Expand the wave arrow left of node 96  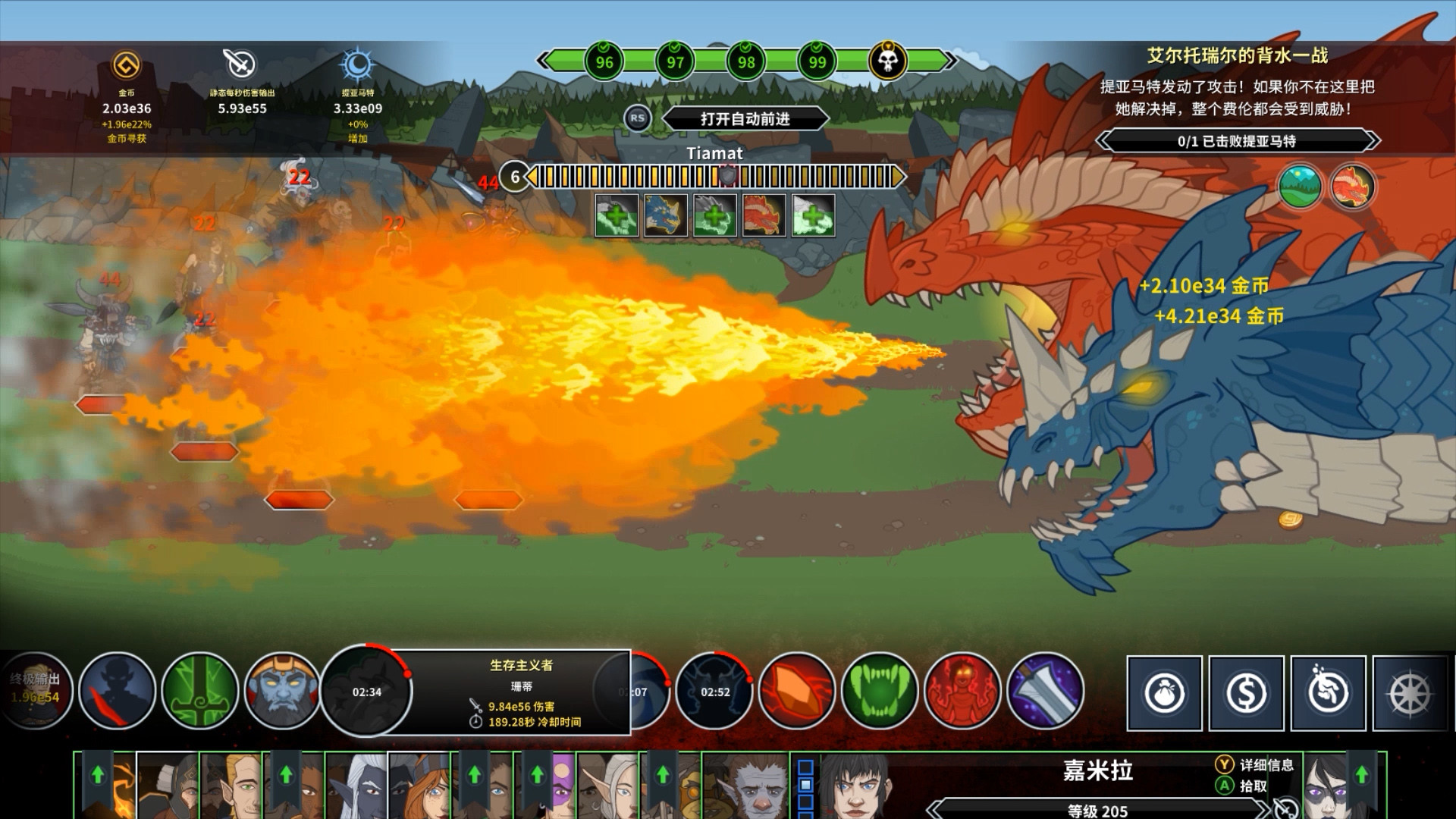545,62
